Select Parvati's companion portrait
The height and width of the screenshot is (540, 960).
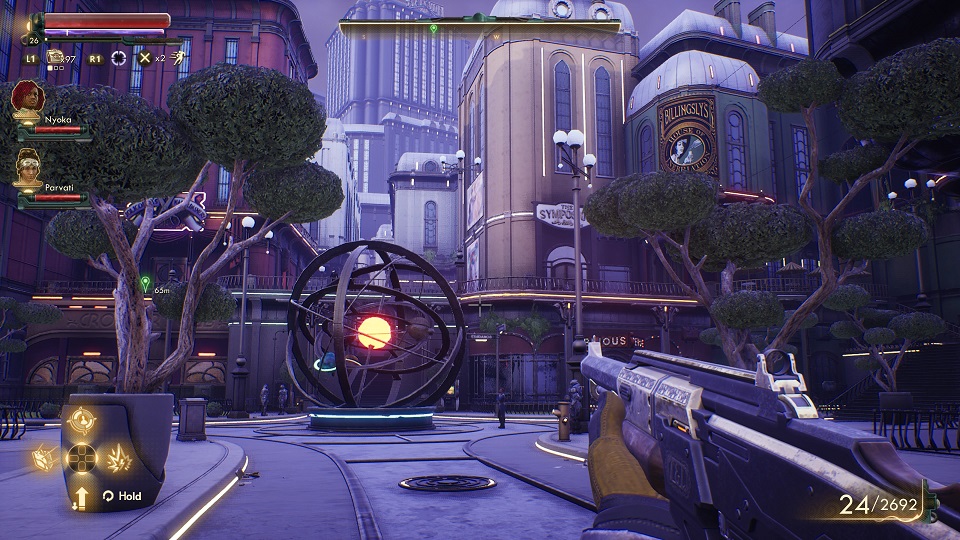(28, 166)
